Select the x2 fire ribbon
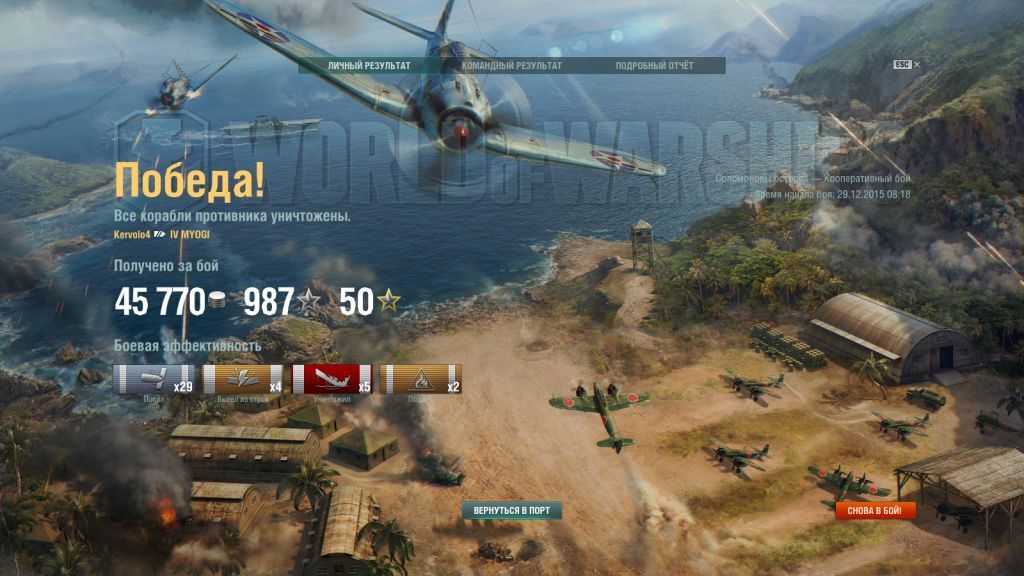Viewport: 1024px width, 576px height. pyautogui.click(x=422, y=380)
